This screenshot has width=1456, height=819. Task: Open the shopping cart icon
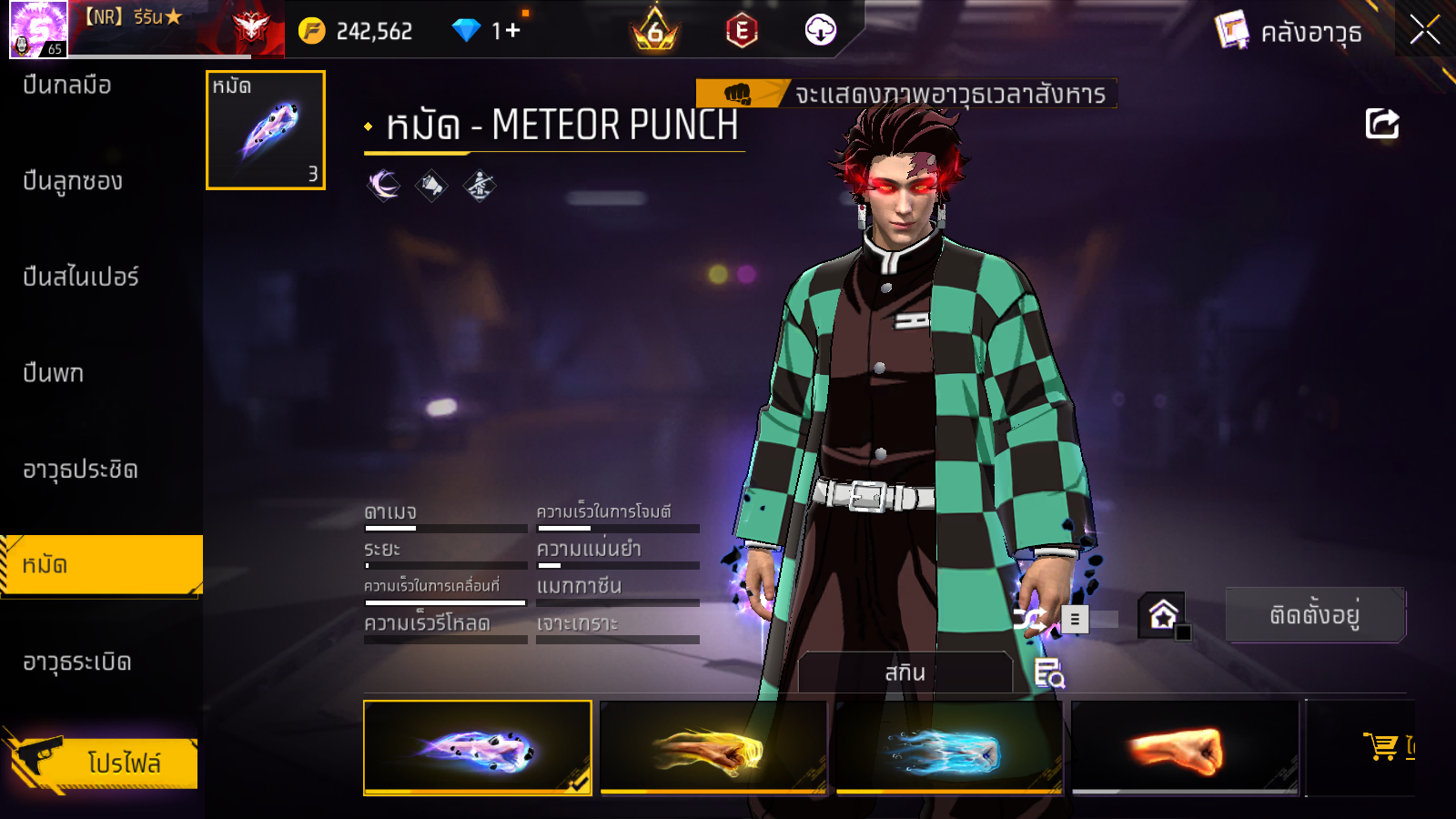(x=1381, y=746)
